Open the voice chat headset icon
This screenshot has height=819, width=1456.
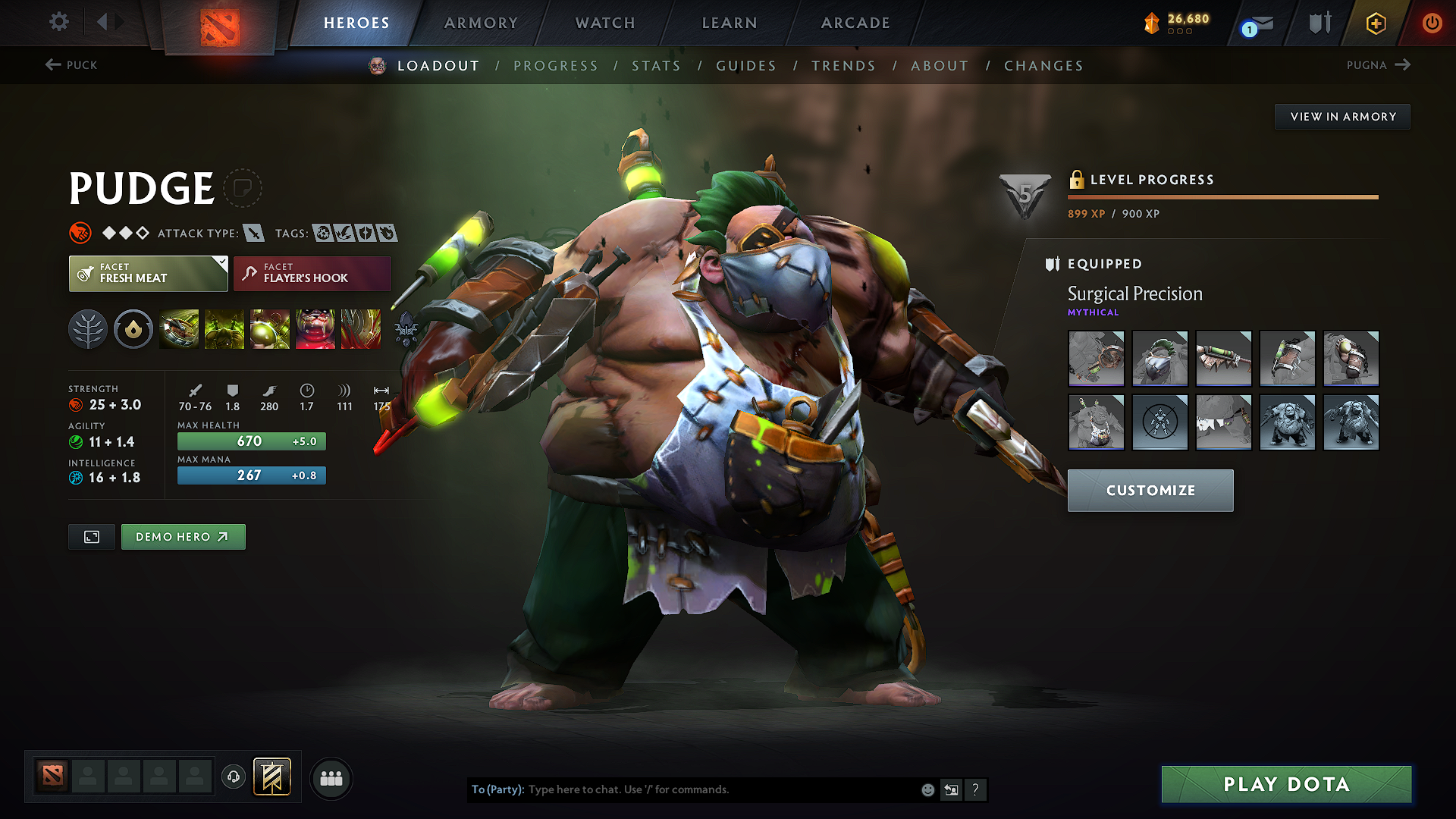point(233,777)
